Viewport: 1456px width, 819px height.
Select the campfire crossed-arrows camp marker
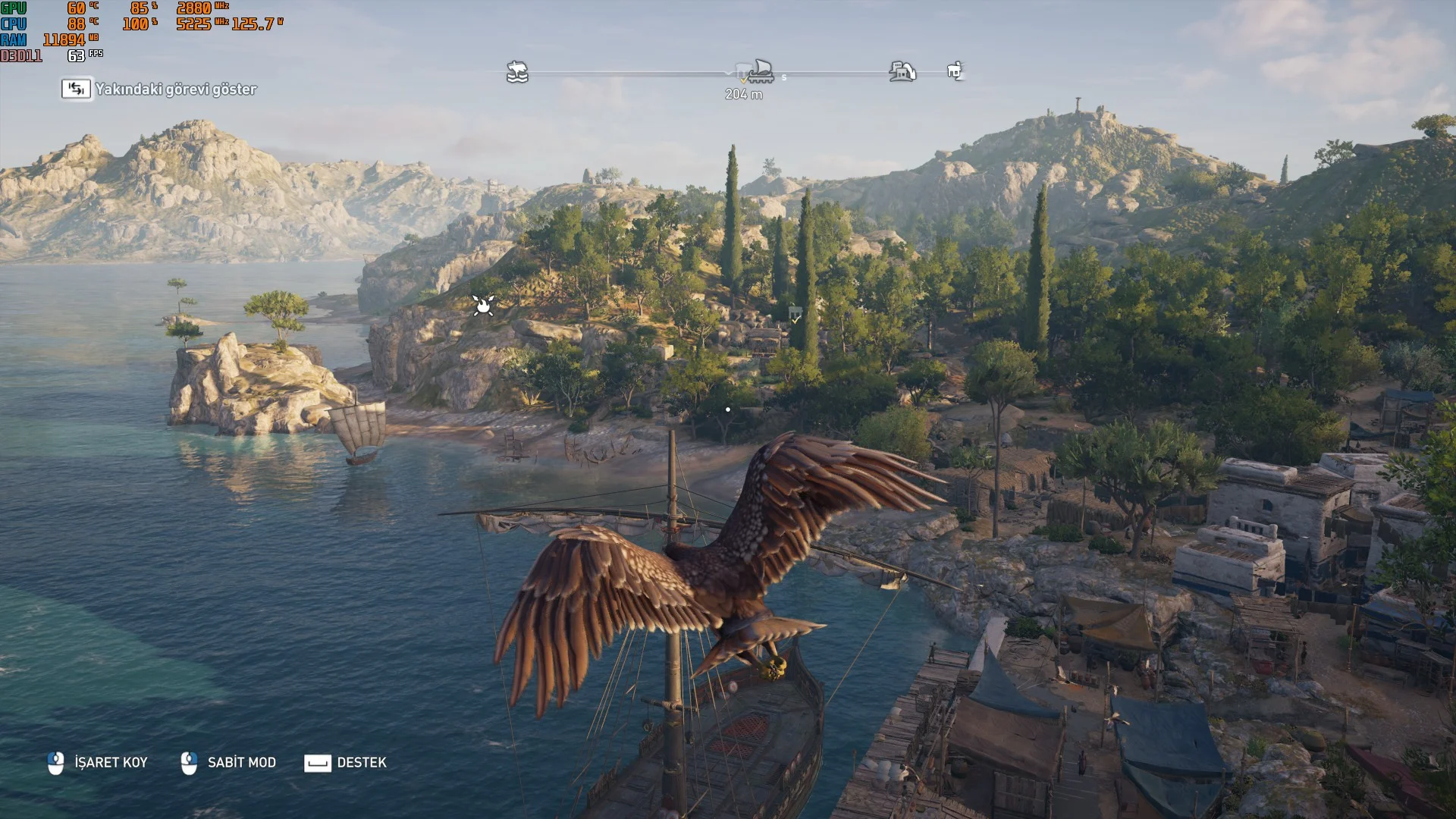coord(483,305)
